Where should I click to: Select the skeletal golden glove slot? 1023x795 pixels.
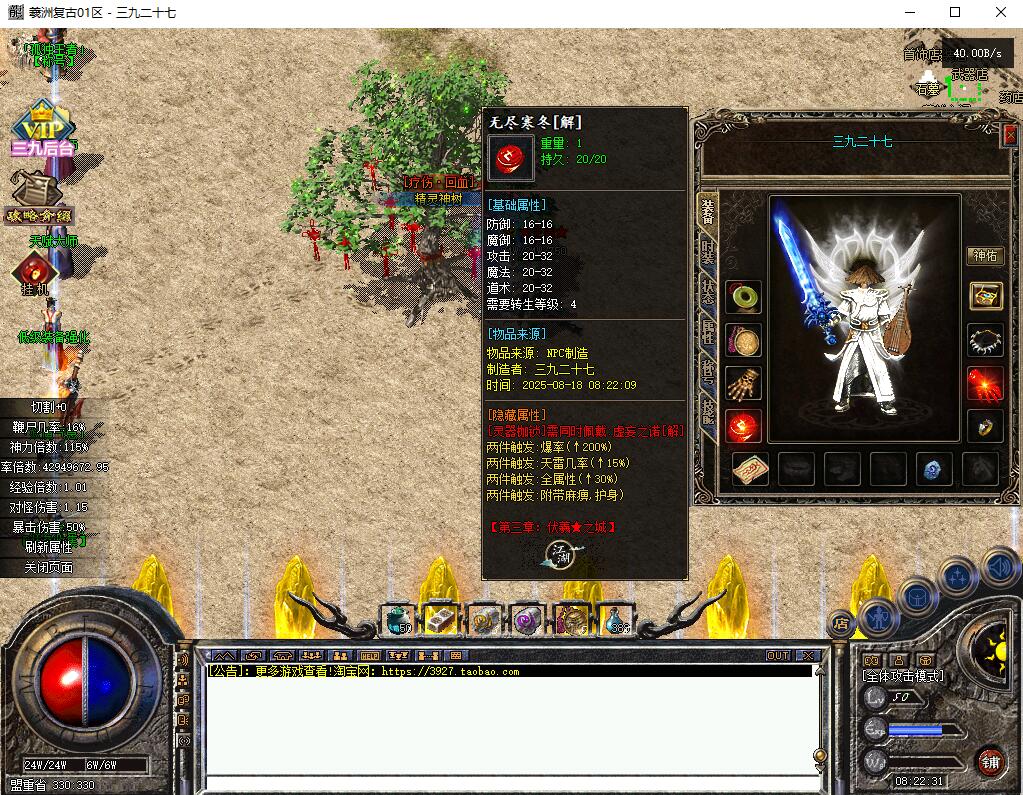click(744, 383)
